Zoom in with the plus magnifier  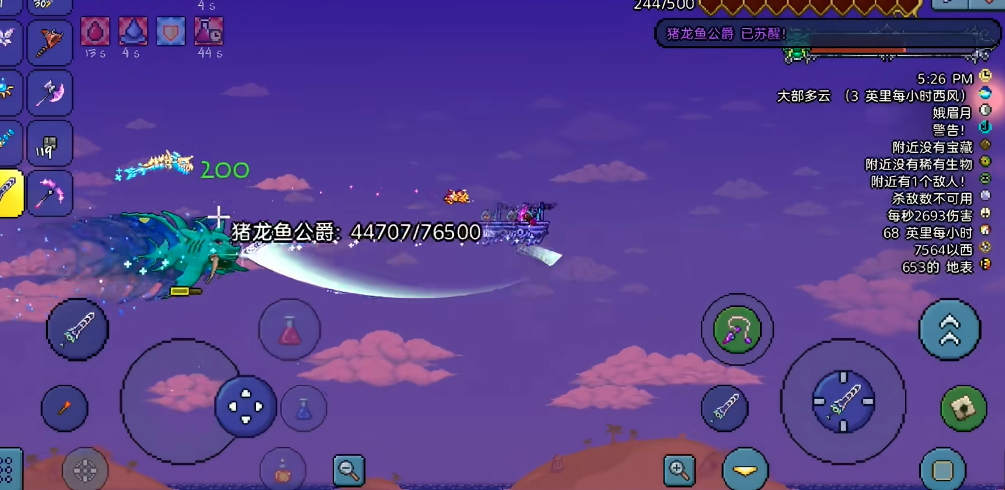tap(679, 469)
